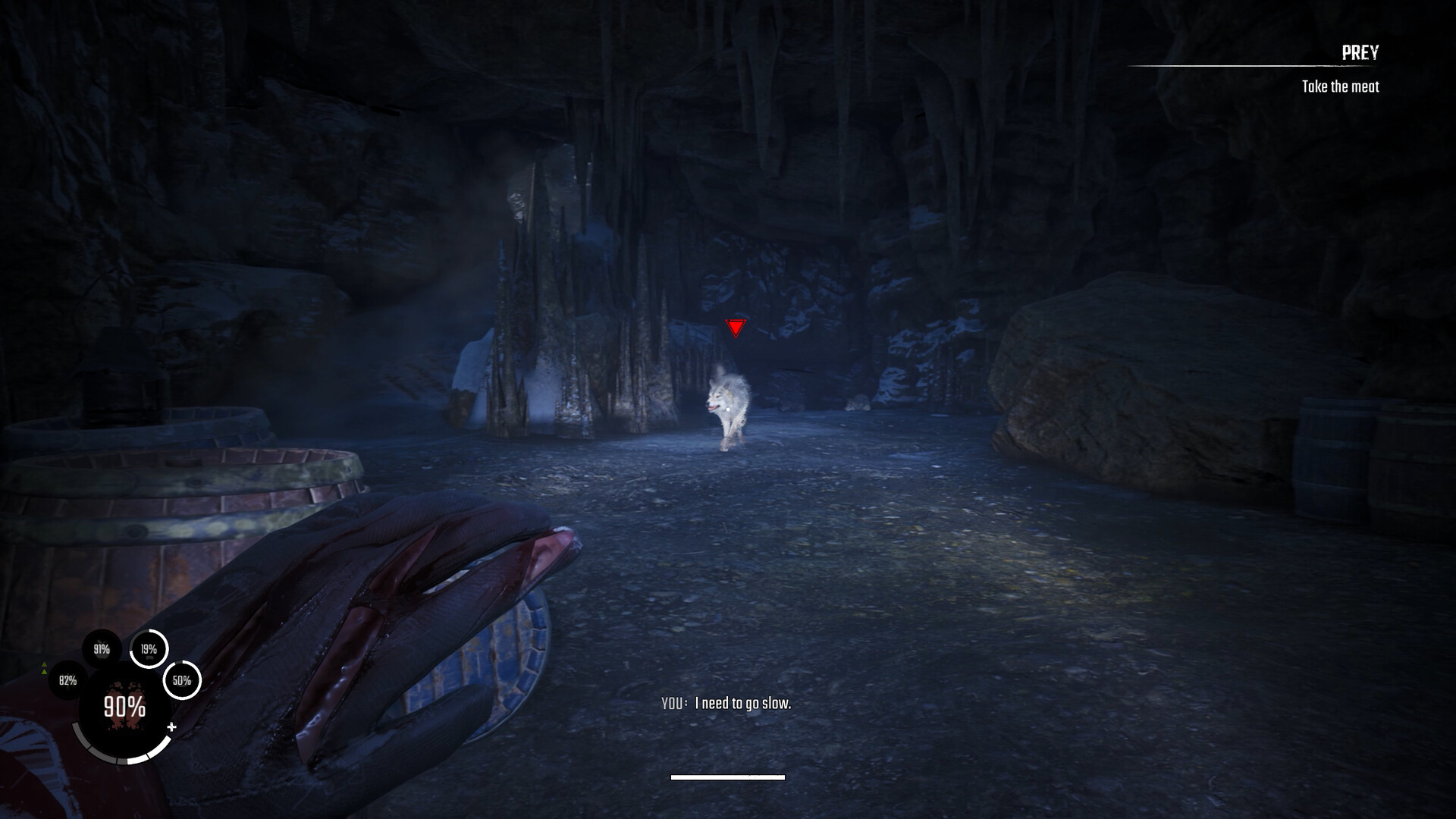Open the 19% rest stat circle
Screen dimensions: 1456x819
pyautogui.click(x=149, y=650)
